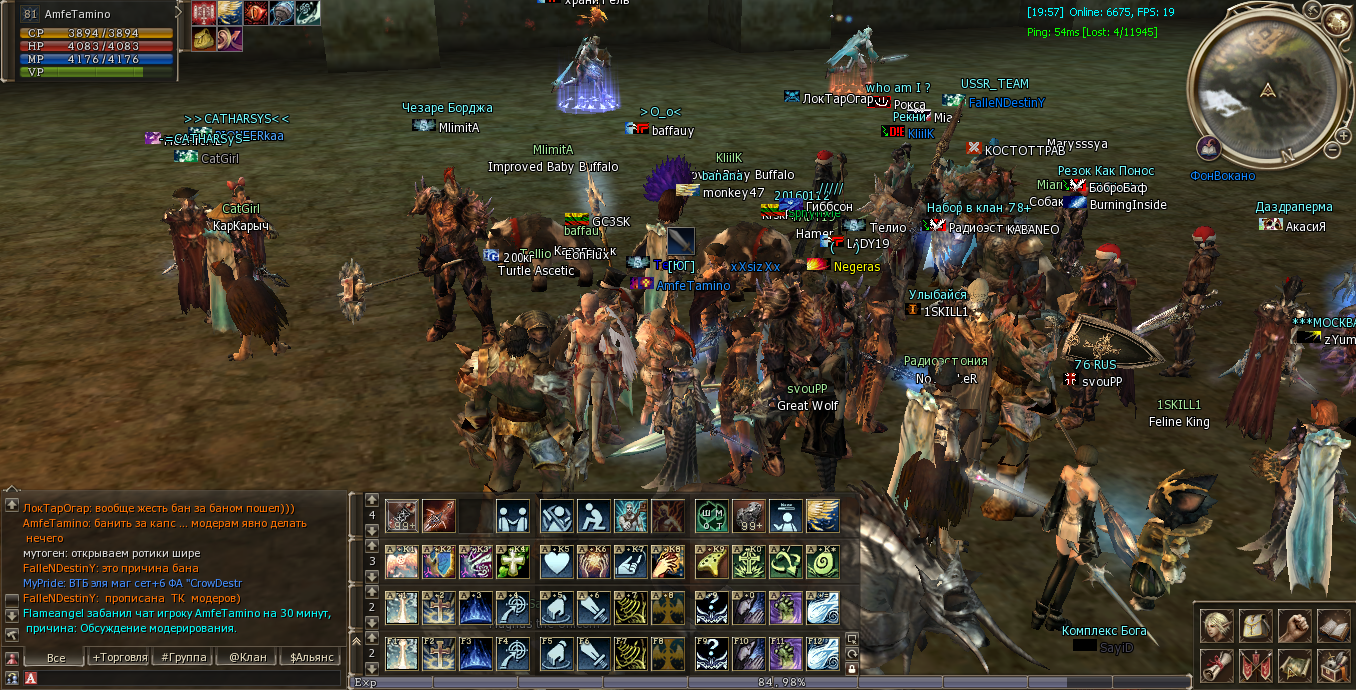Zoom out the minimap with minus button
1356x690 pixels.
(x=1332, y=150)
